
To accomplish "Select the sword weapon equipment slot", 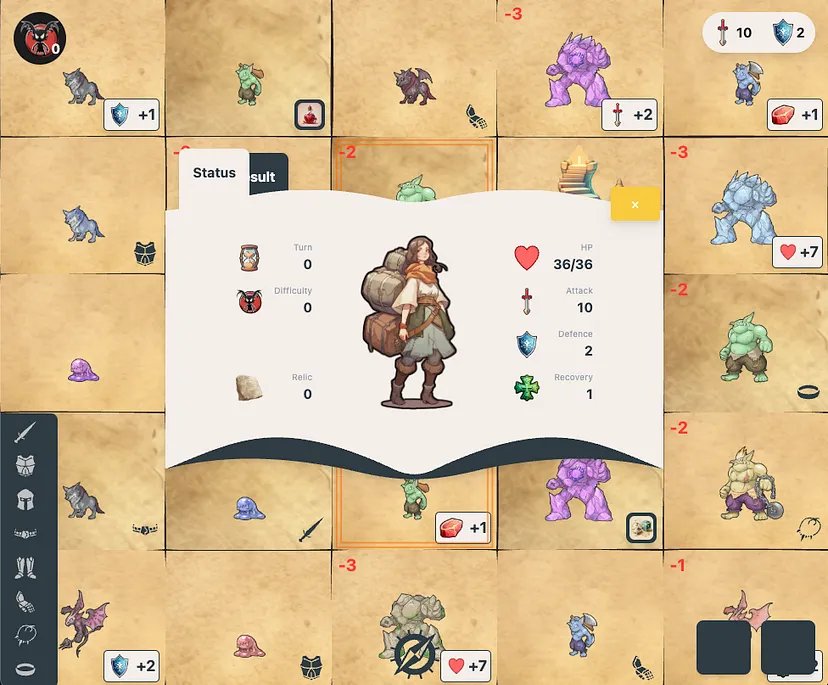I will pyautogui.click(x=26, y=433).
